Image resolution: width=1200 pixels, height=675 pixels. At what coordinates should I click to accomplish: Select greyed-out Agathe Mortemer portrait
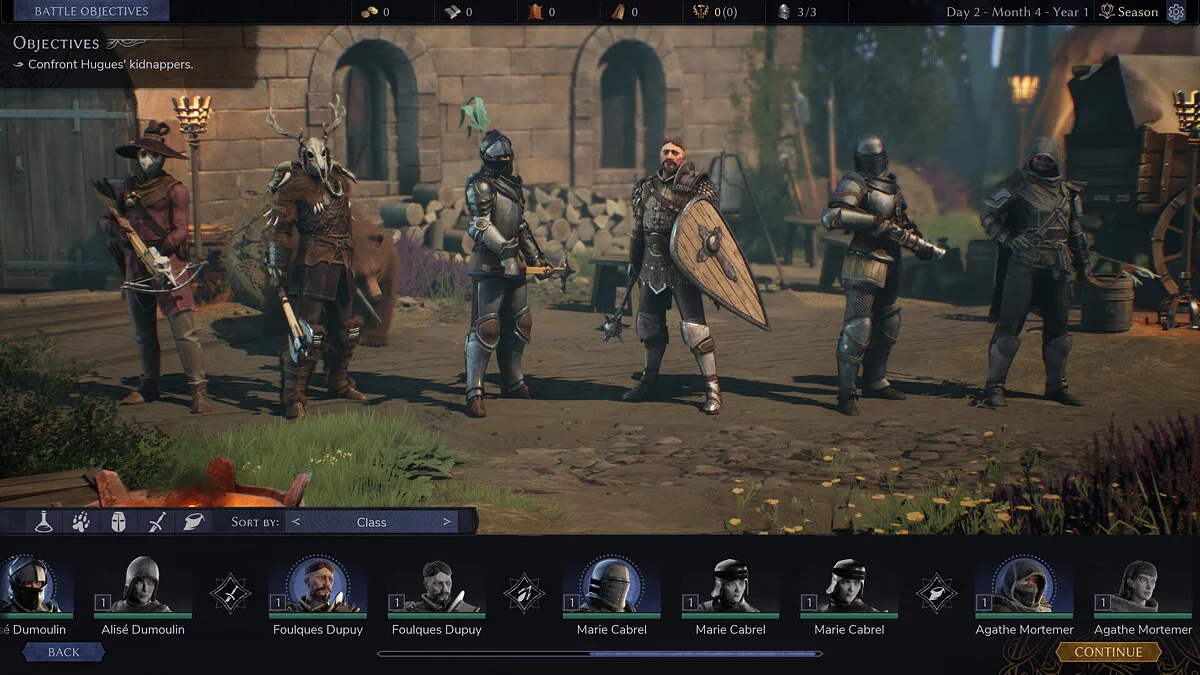tap(1143, 586)
